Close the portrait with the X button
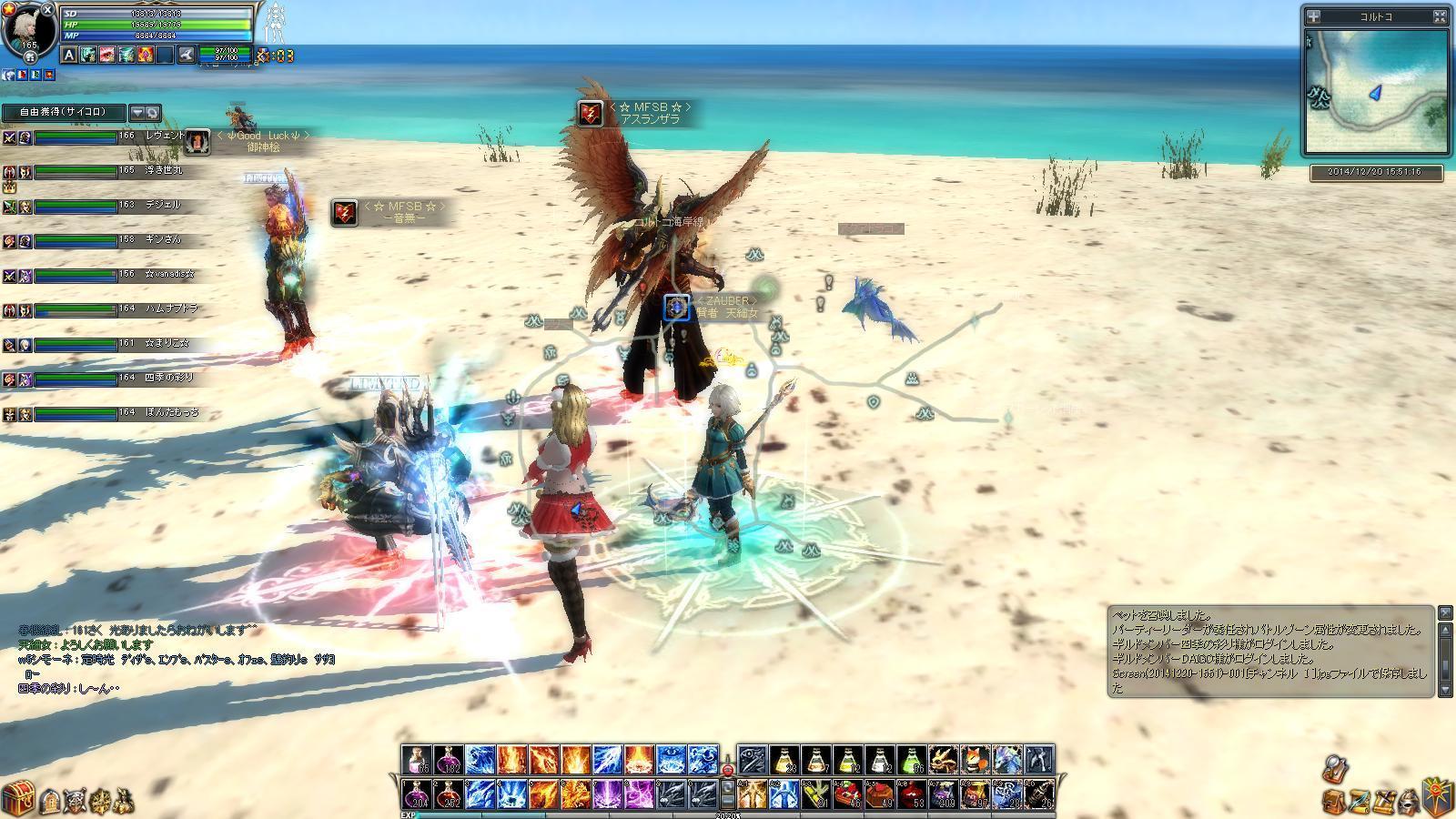Image resolution: width=1456 pixels, height=819 pixels. [x=47, y=9]
